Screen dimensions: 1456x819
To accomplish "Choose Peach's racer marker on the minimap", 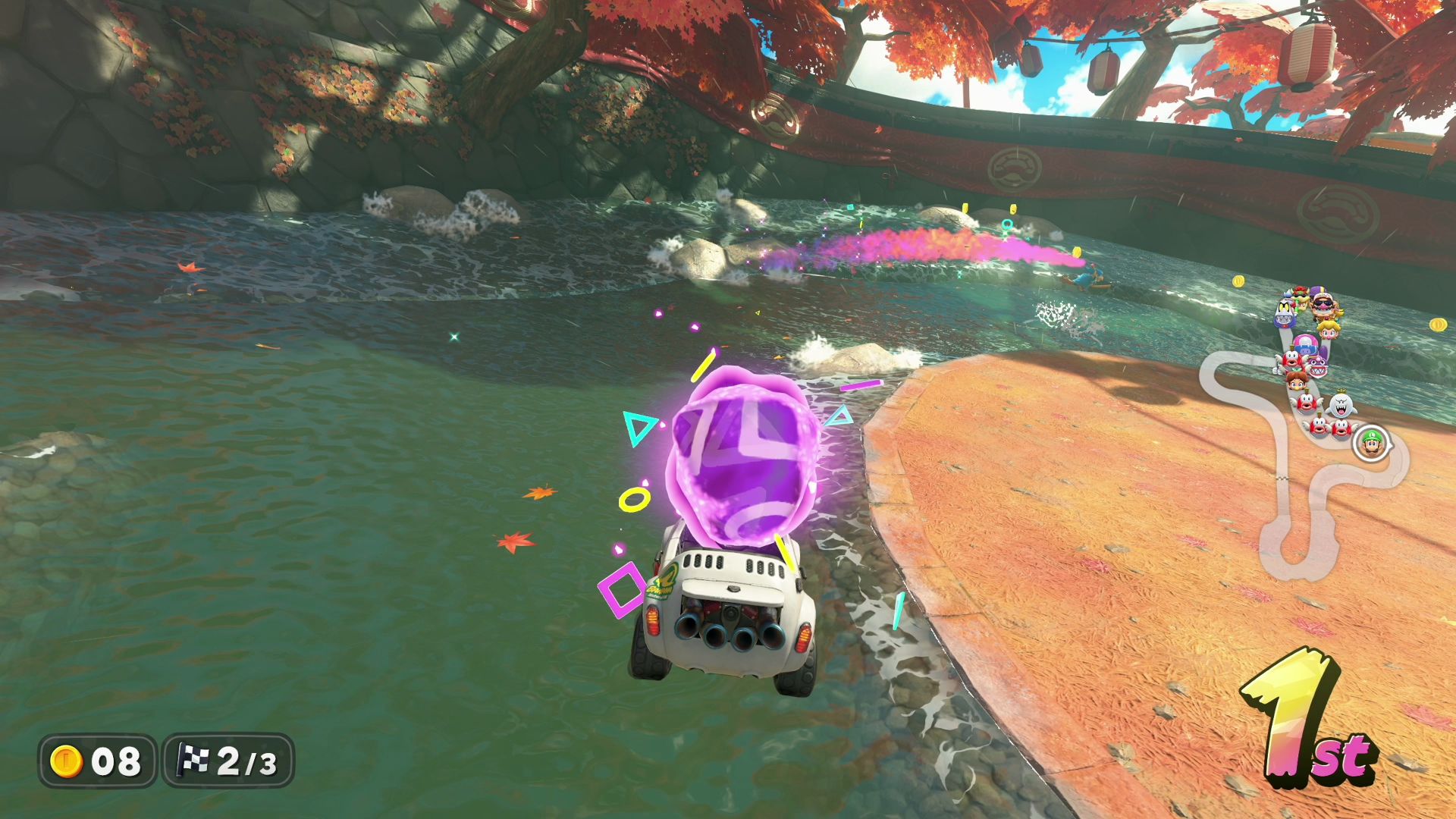I will tap(1329, 329).
